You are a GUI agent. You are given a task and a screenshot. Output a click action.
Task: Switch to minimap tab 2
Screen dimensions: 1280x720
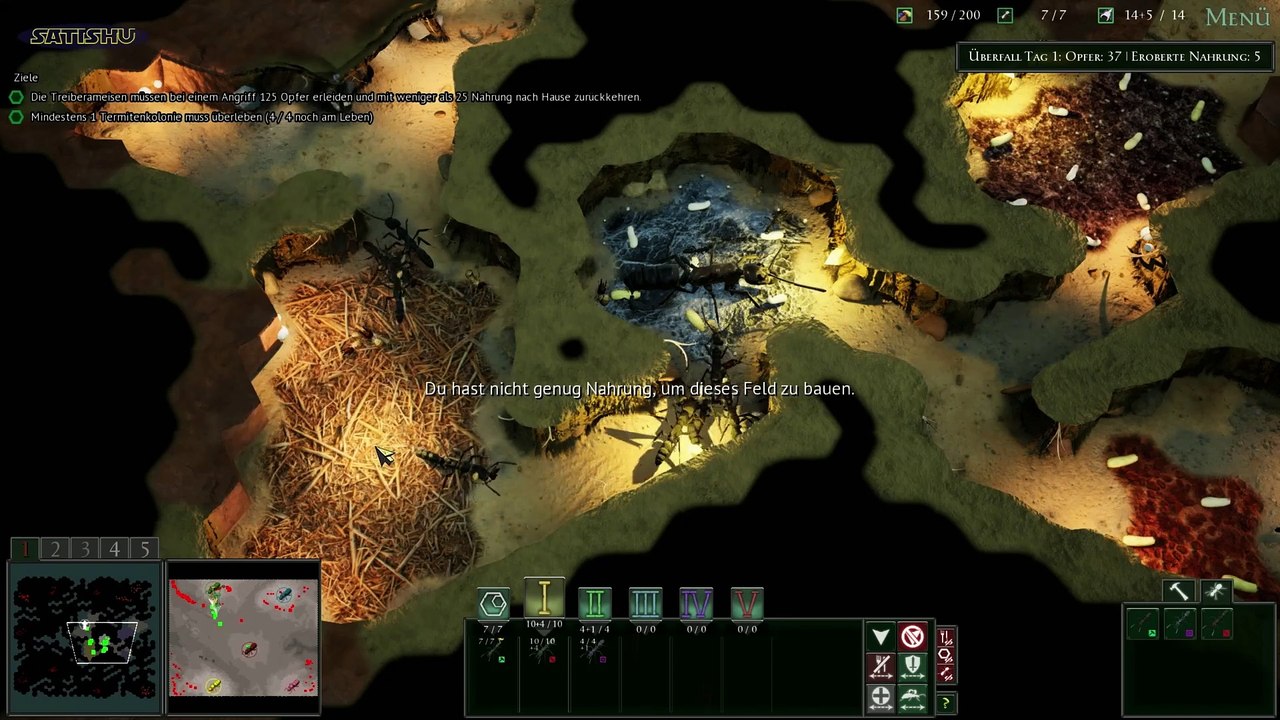[55, 549]
